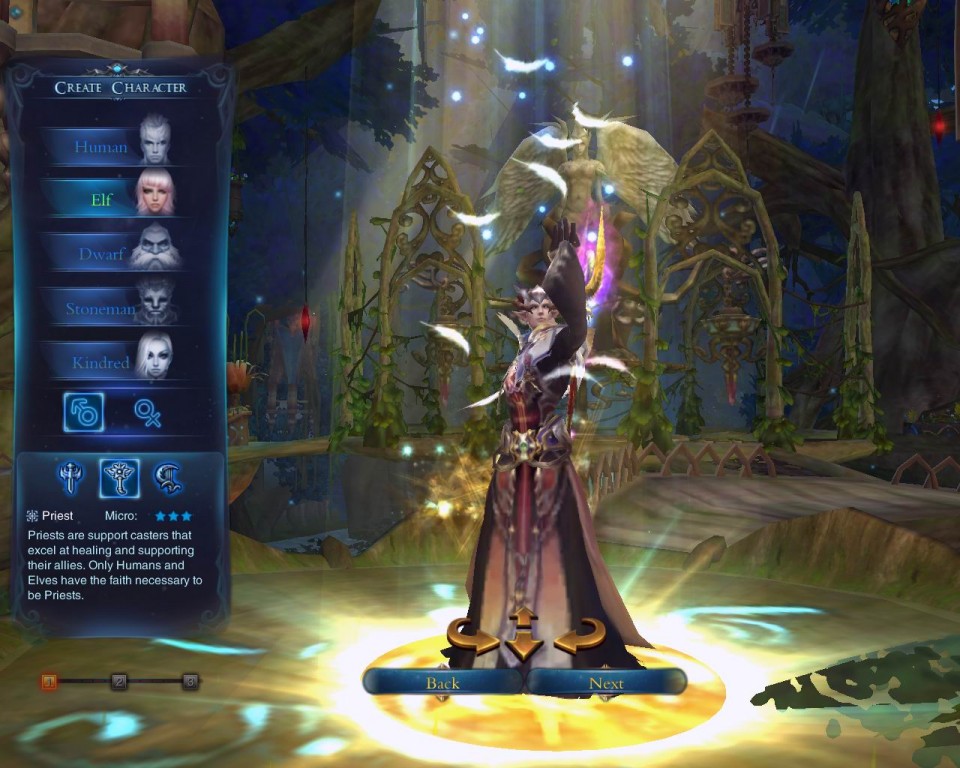Image resolution: width=960 pixels, height=768 pixels.
Task: Select the Stoneman race
Action: 110,308
